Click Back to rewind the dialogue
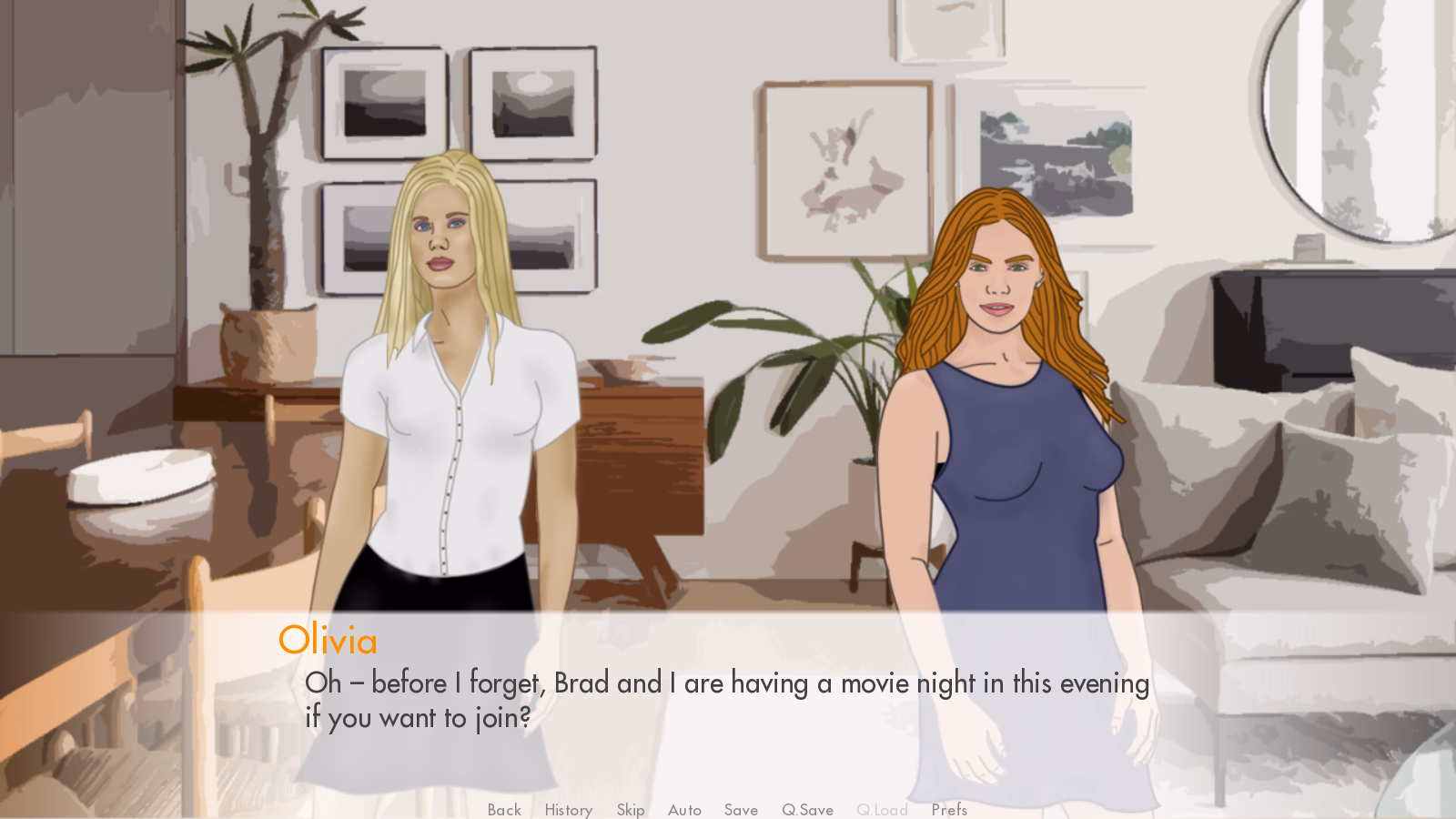This screenshot has width=1456, height=819. [x=503, y=810]
